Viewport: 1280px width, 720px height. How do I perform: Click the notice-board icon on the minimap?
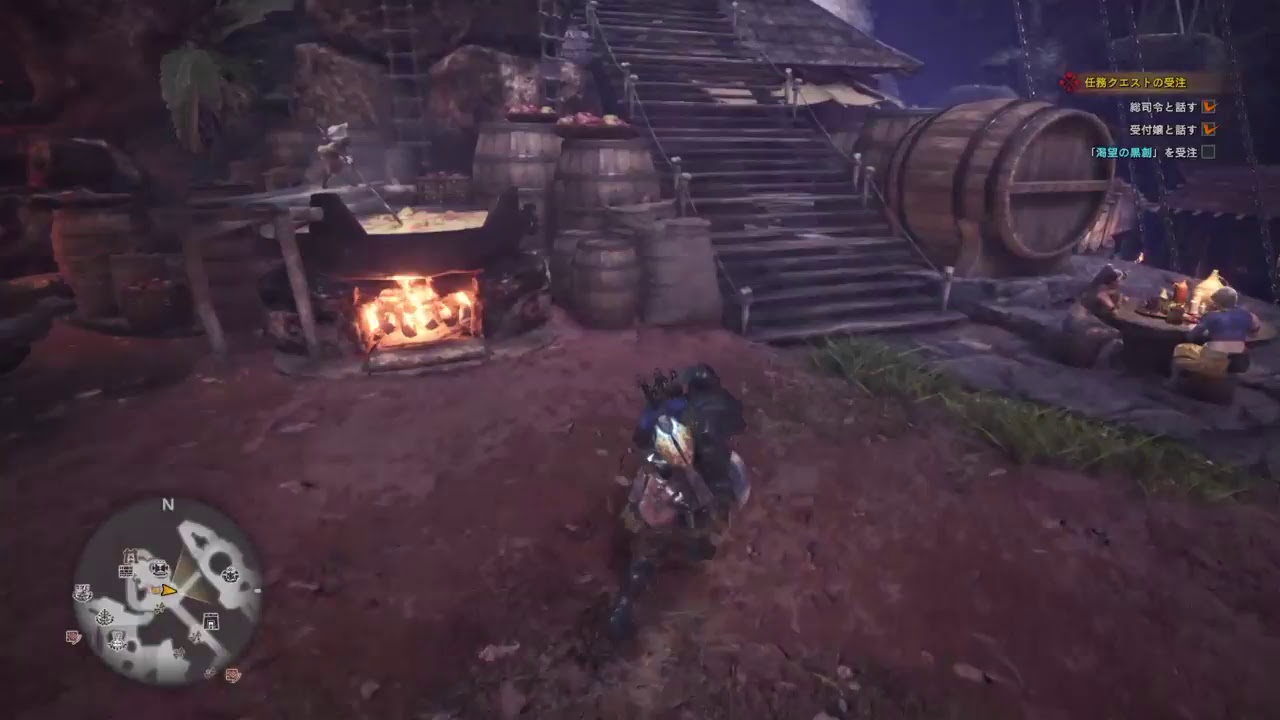click(x=126, y=571)
